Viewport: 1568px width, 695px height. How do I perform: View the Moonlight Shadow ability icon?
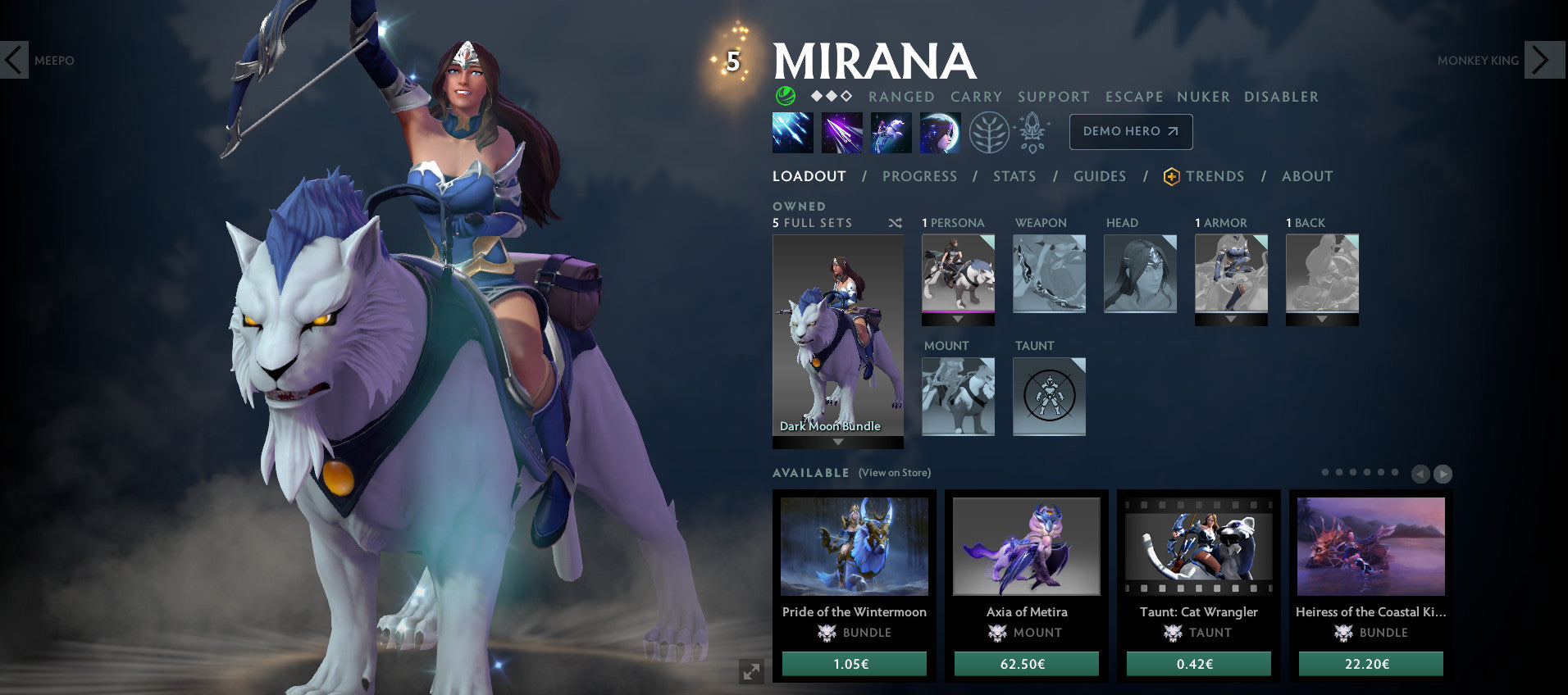pyautogui.click(x=941, y=132)
